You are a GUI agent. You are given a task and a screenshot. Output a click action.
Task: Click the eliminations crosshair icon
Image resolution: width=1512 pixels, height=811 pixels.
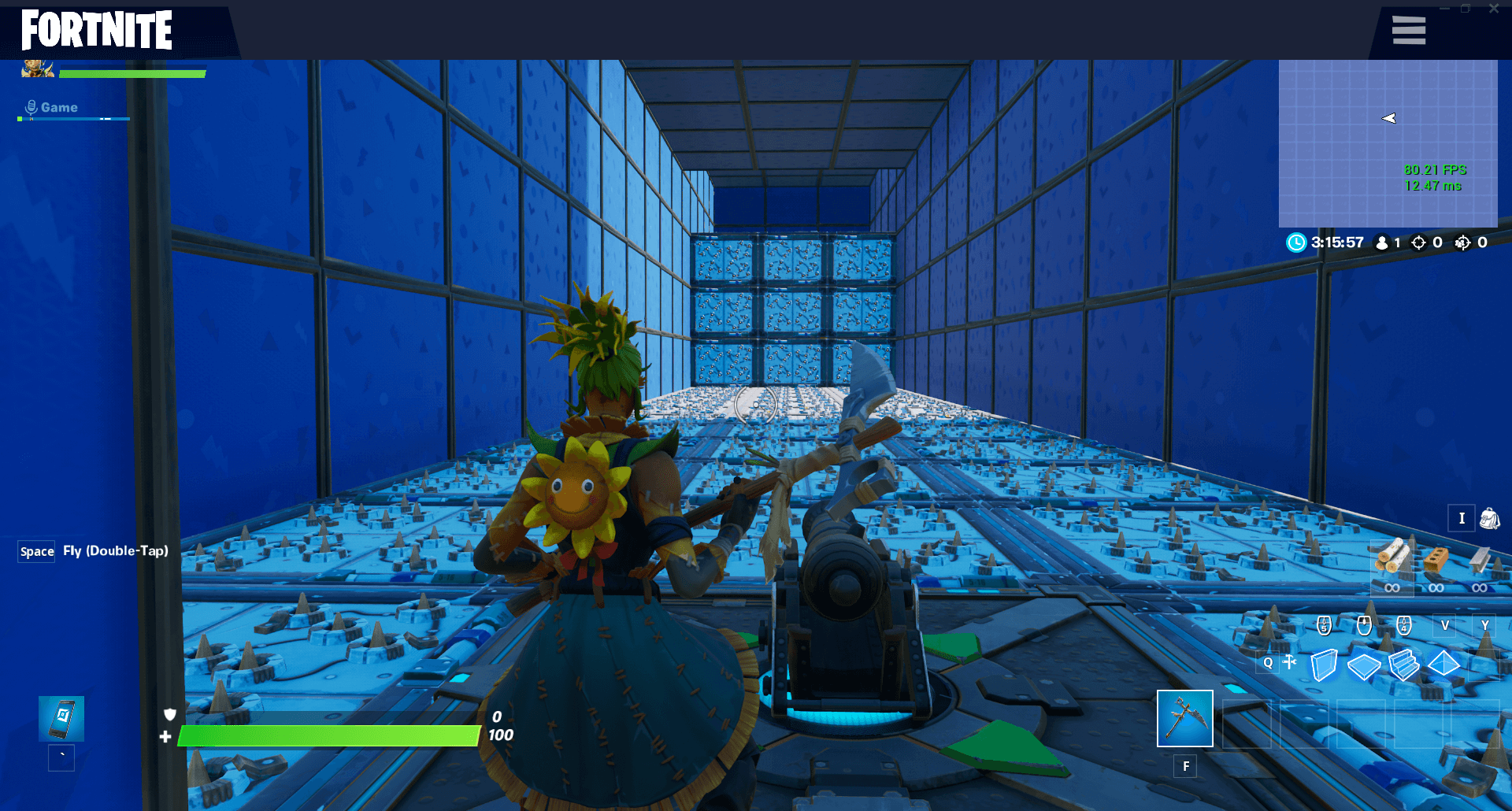coord(1419,243)
